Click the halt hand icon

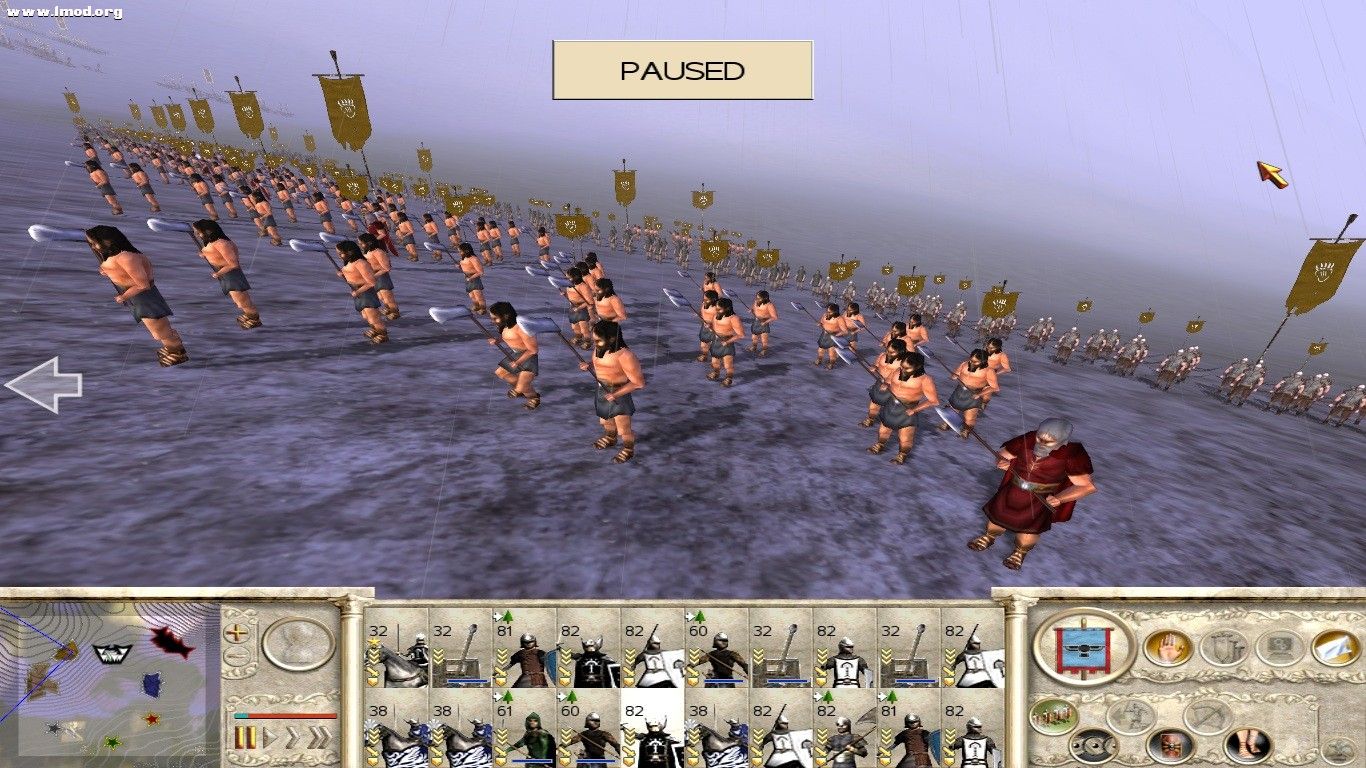click(x=1171, y=647)
